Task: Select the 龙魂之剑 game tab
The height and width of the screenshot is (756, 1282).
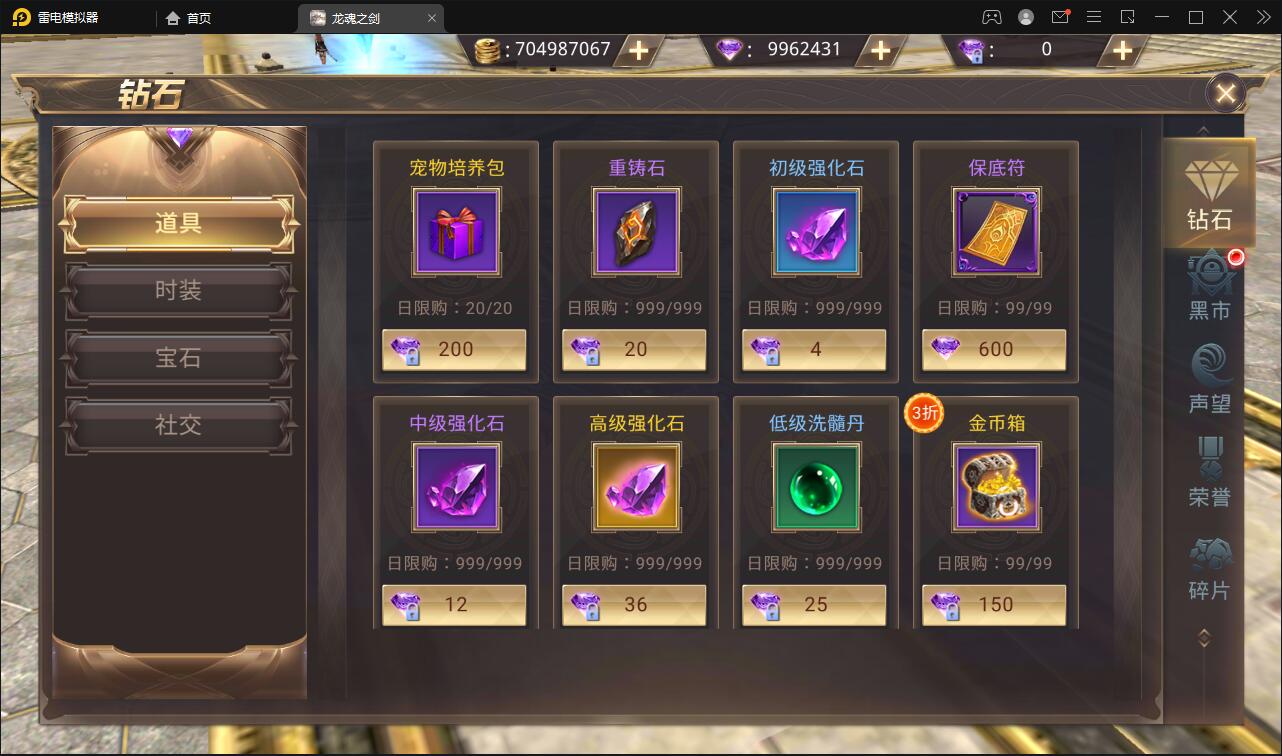Action: pyautogui.click(x=370, y=17)
